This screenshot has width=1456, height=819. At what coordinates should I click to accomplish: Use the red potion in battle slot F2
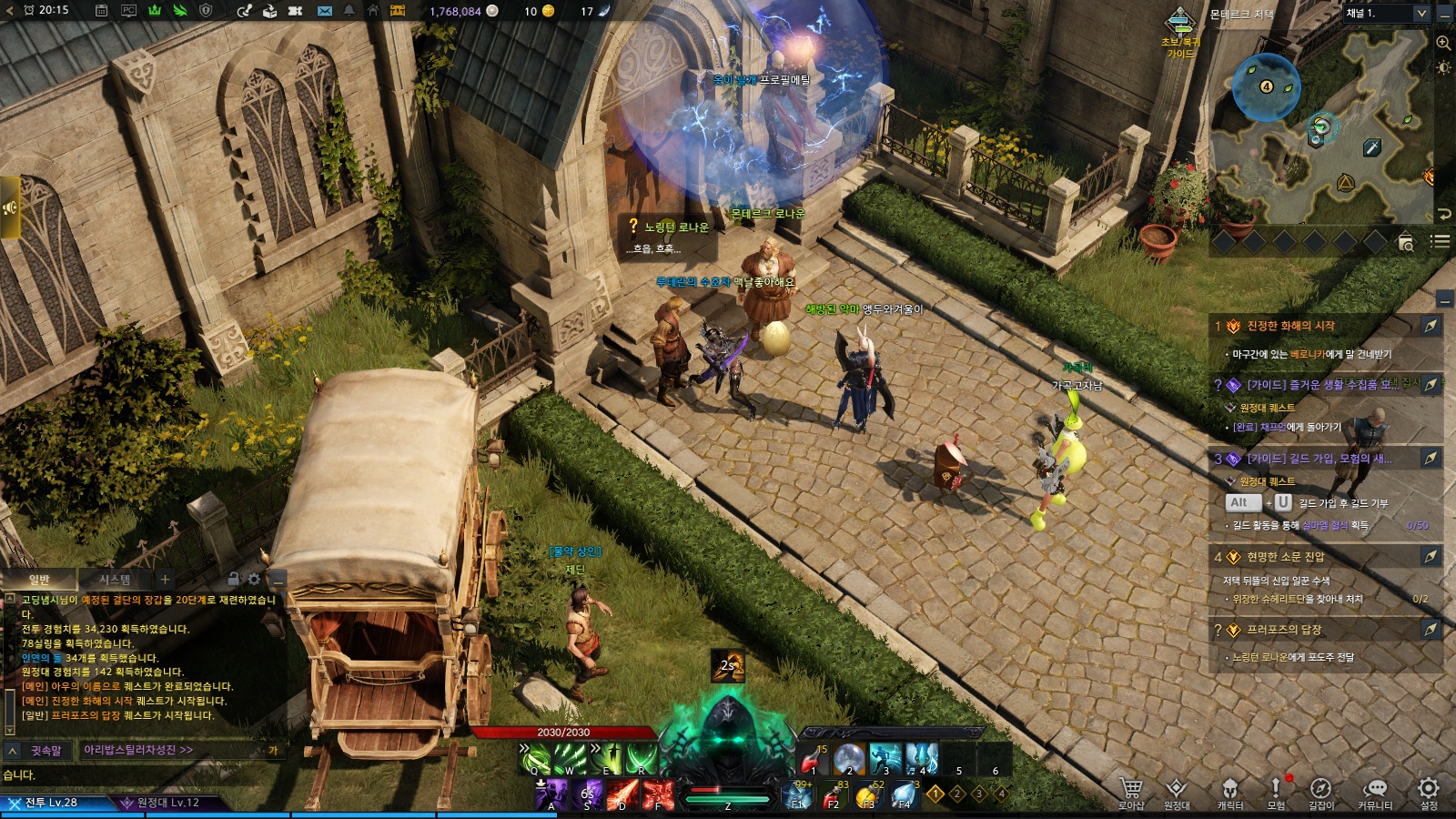tap(833, 796)
